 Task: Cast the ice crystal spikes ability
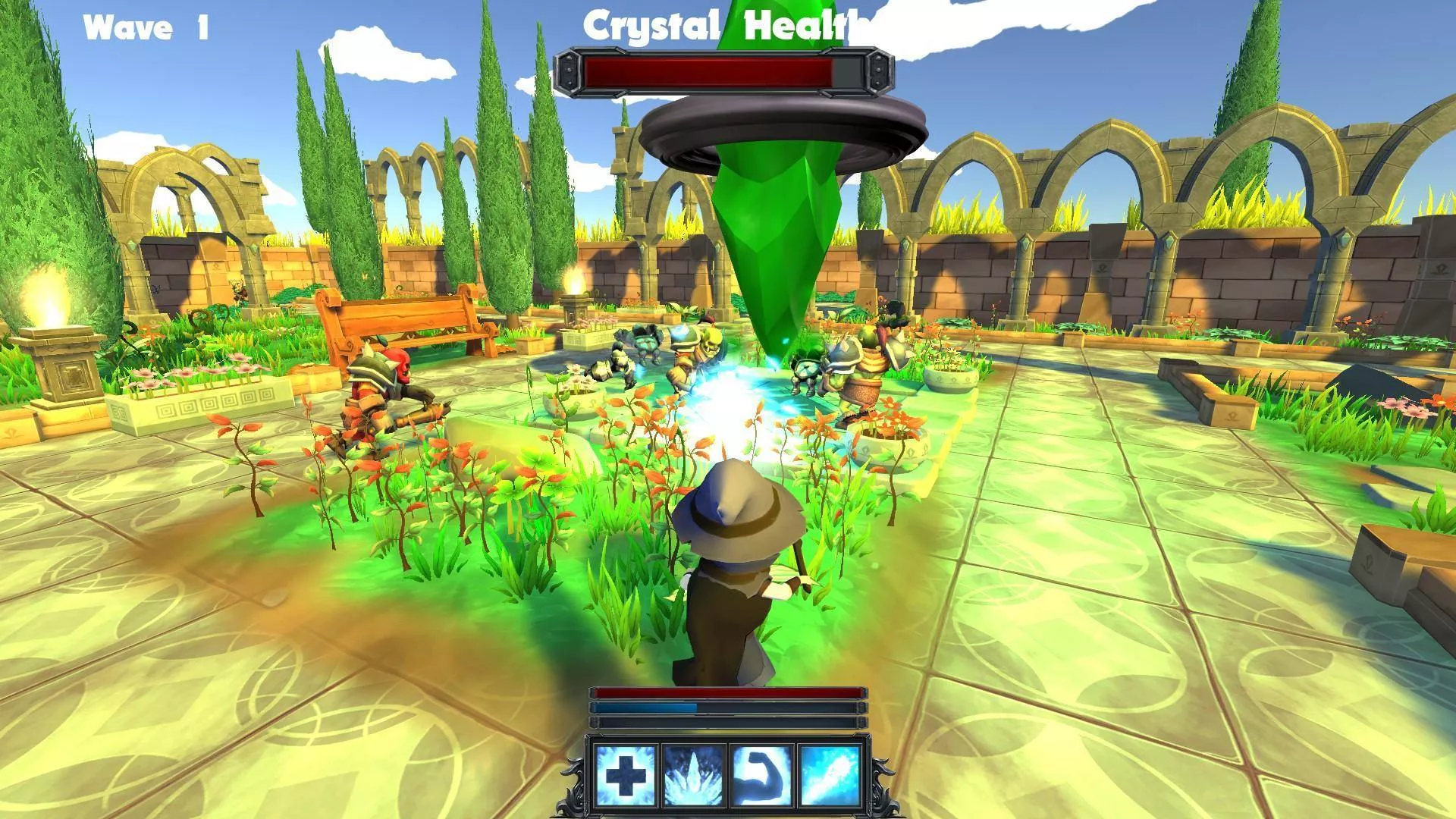point(692,774)
